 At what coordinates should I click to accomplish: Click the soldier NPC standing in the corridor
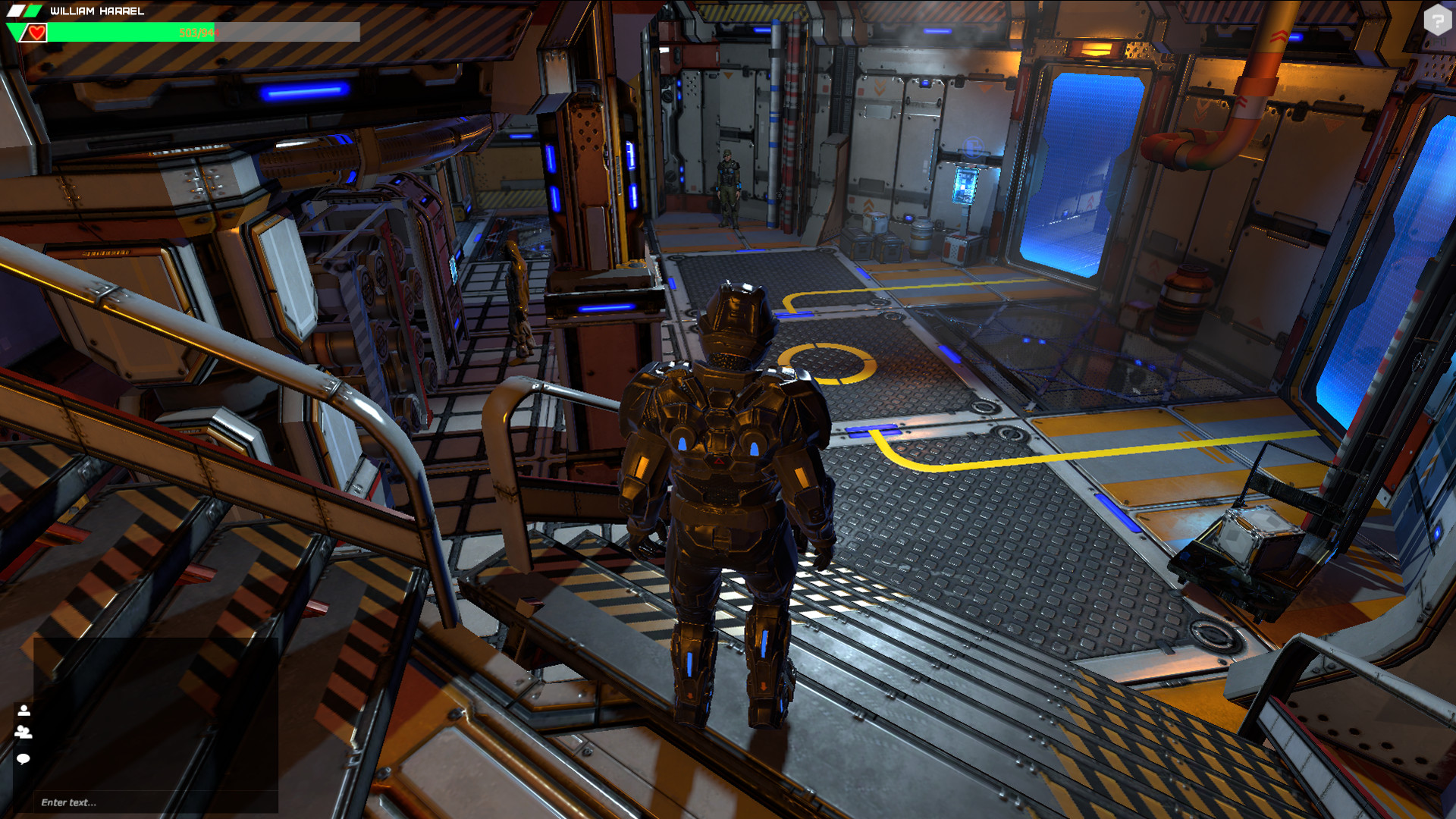tap(730, 186)
